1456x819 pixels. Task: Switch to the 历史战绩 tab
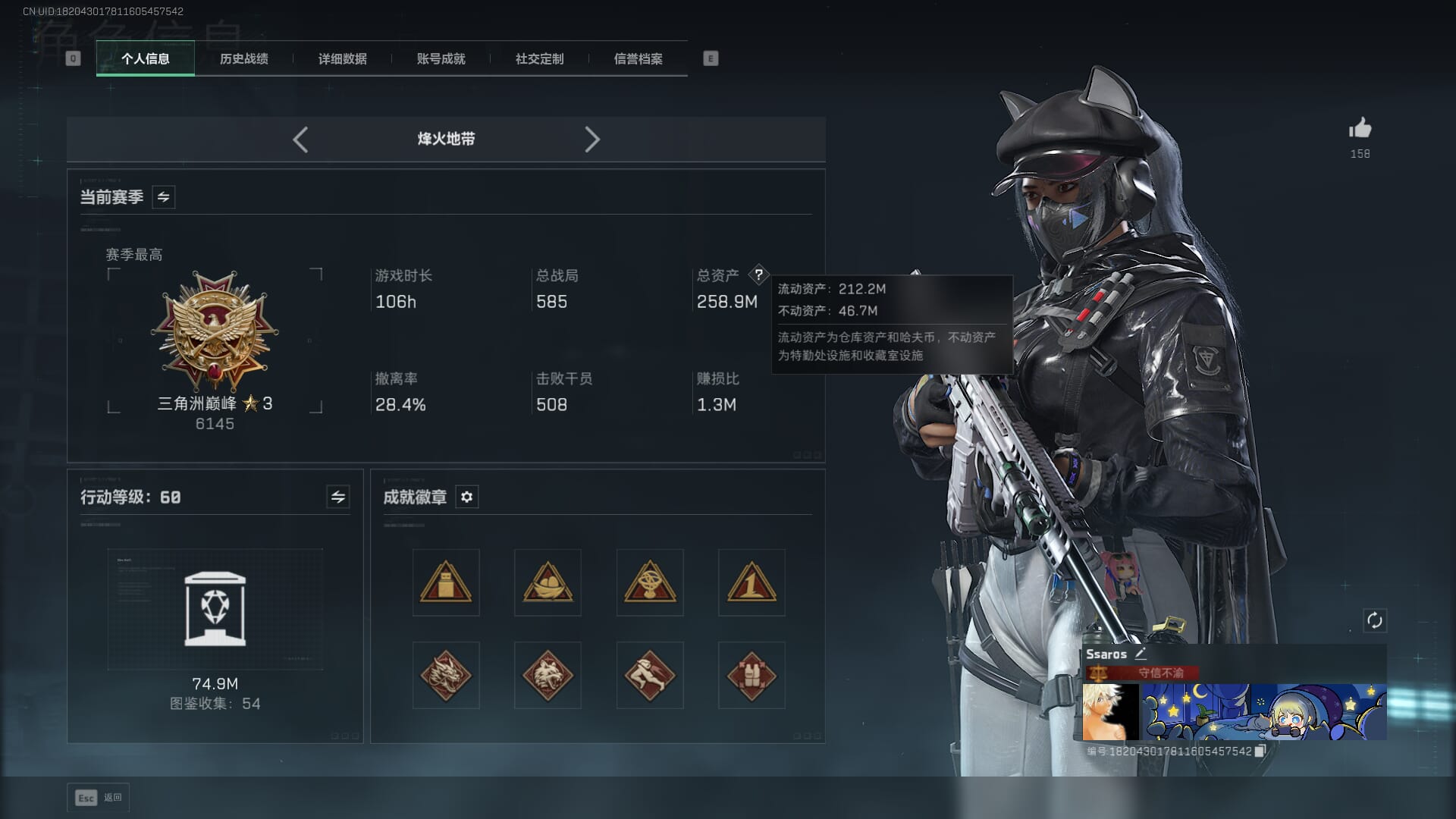(x=243, y=59)
